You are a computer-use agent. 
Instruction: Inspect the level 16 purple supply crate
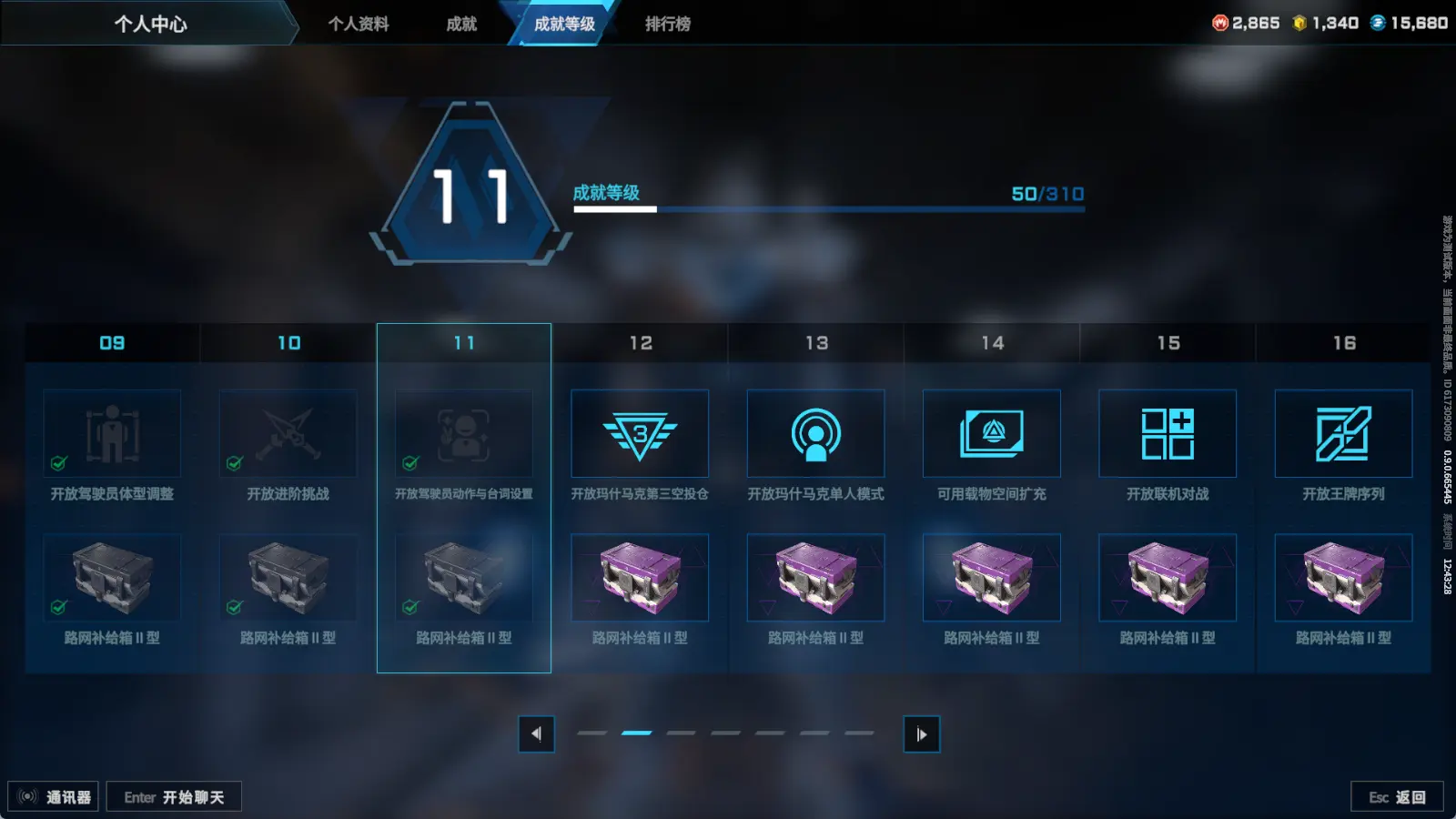[x=1343, y=578]
